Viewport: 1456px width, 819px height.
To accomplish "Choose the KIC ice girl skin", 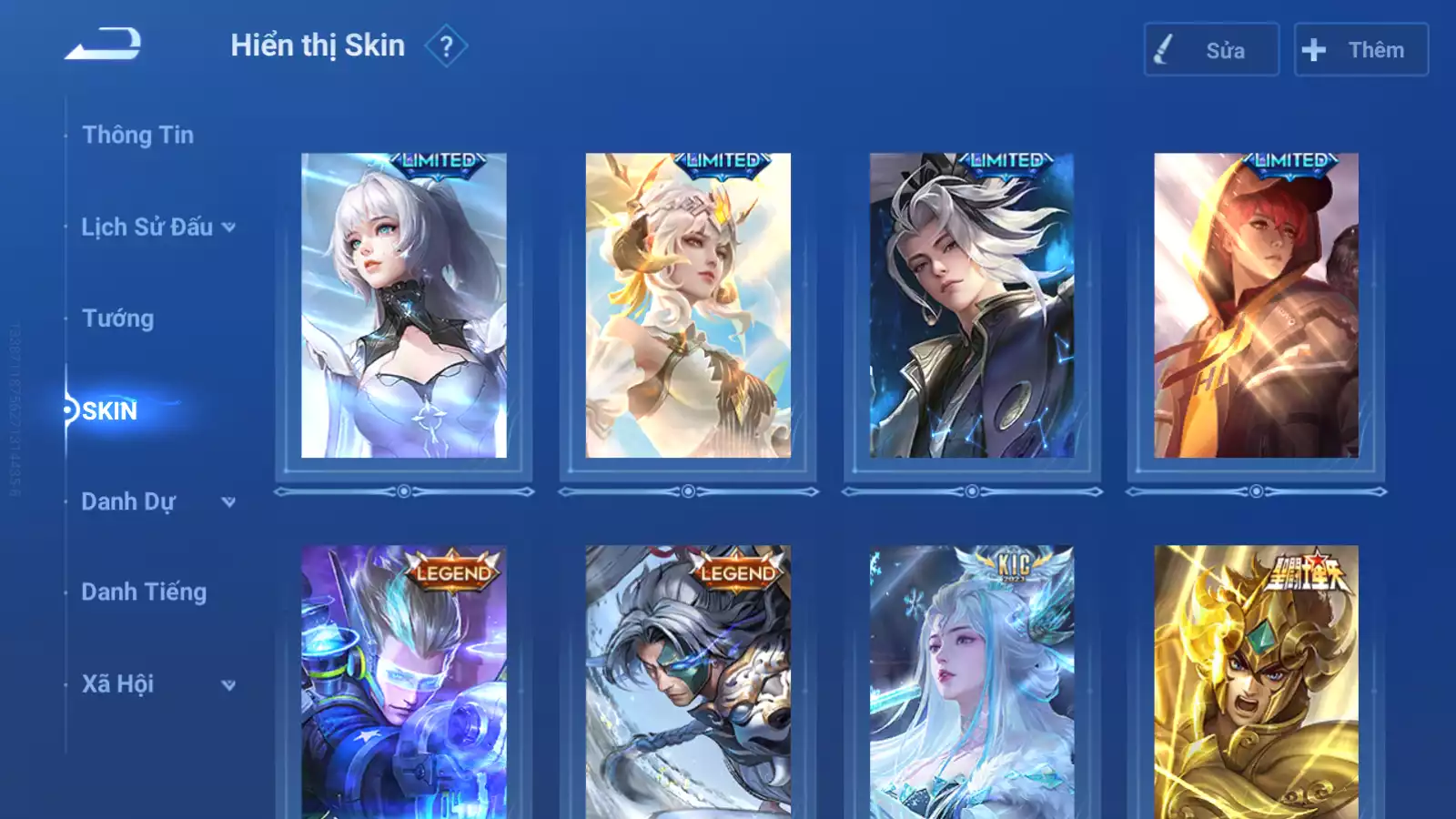I will pos(972,682).
